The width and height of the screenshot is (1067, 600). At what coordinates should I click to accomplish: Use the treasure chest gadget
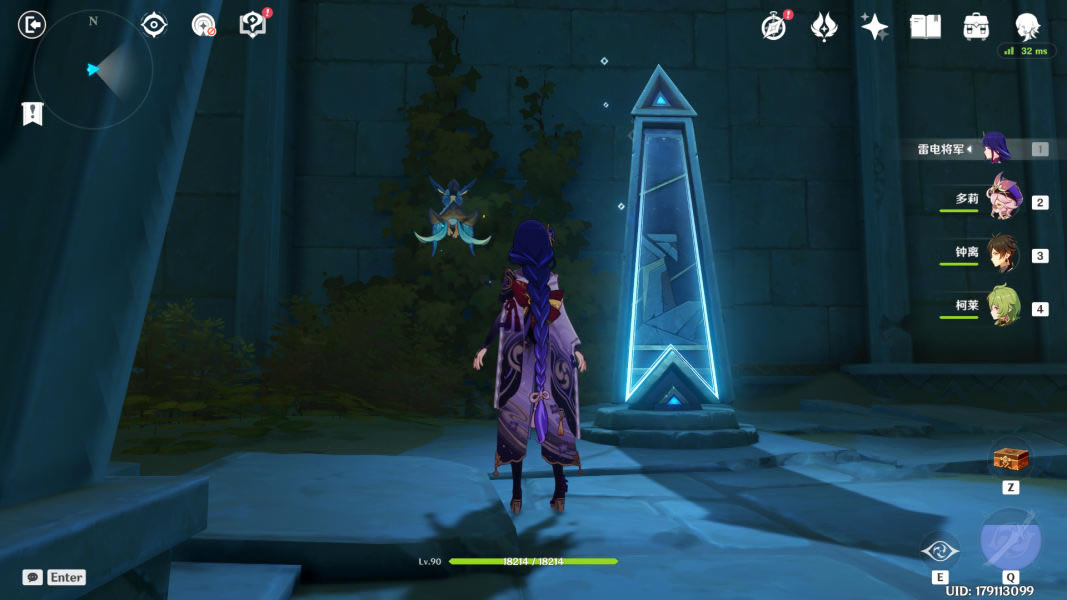(x=1009, y=459)
